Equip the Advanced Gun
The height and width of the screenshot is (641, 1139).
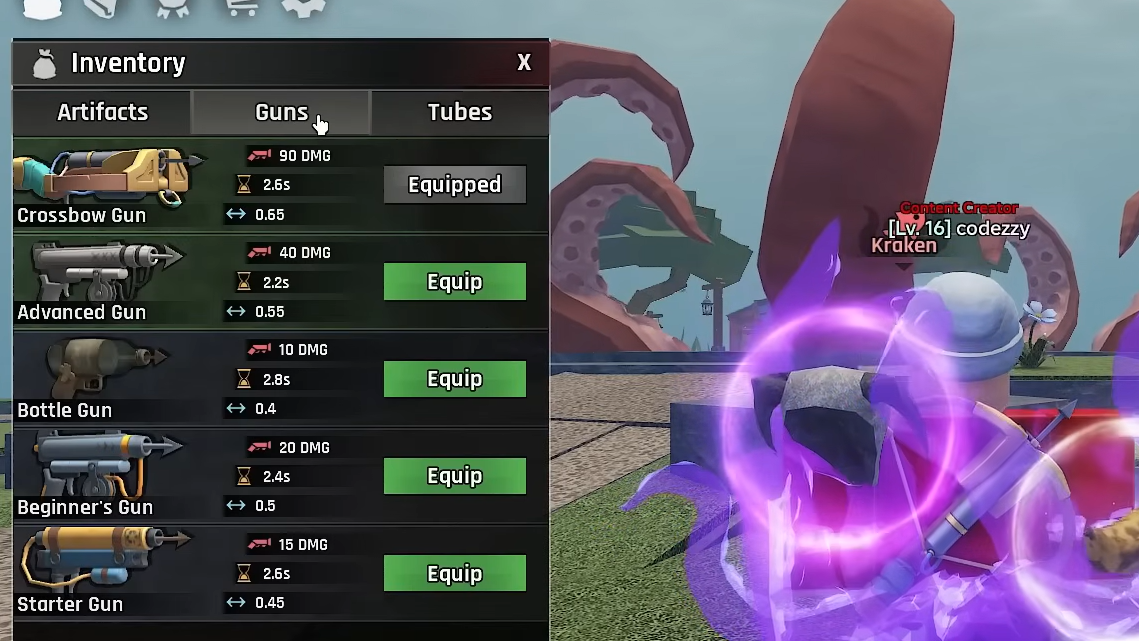pos(455,282)
